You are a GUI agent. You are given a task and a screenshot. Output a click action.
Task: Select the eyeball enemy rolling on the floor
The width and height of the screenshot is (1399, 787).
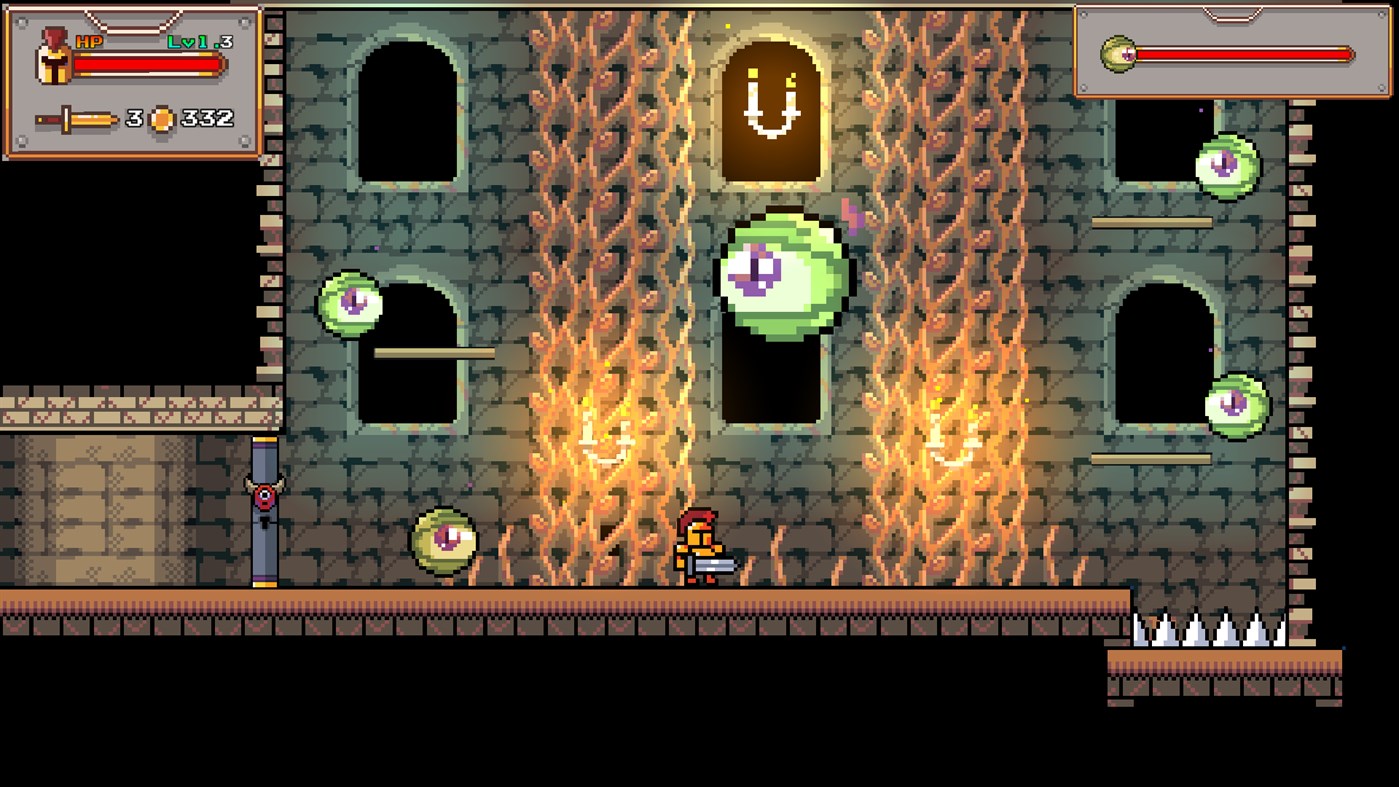click(x=441, y=540)
